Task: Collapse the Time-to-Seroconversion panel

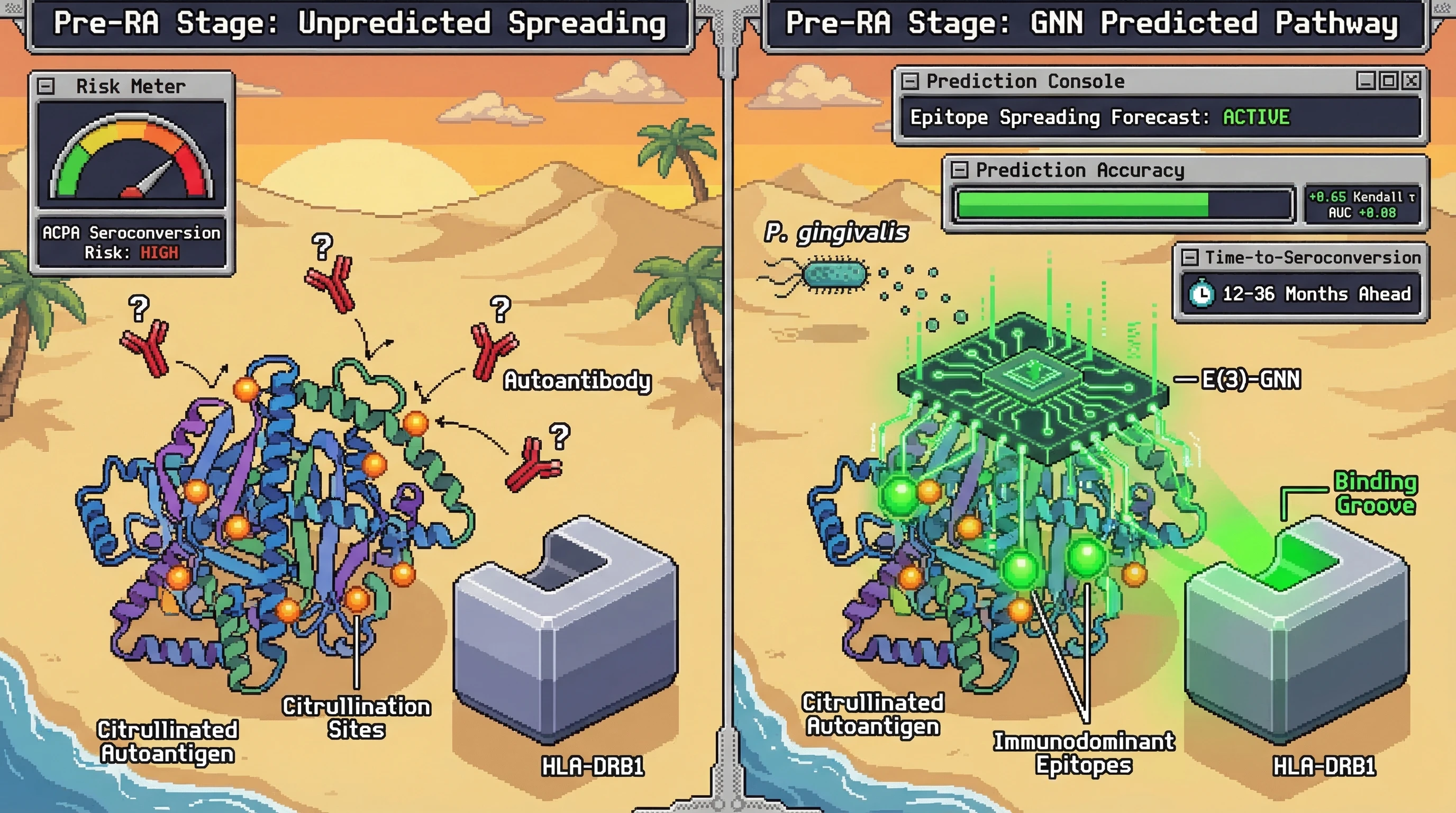Action: (1189, 258)
